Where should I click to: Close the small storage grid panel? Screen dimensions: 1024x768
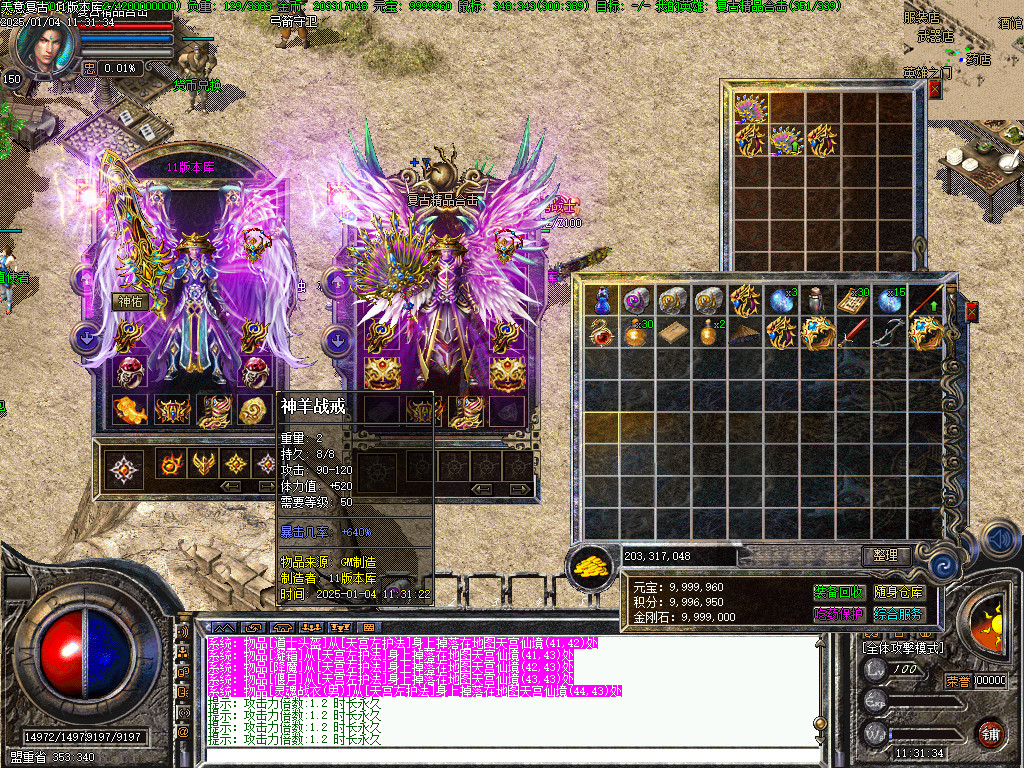(935, 89)
